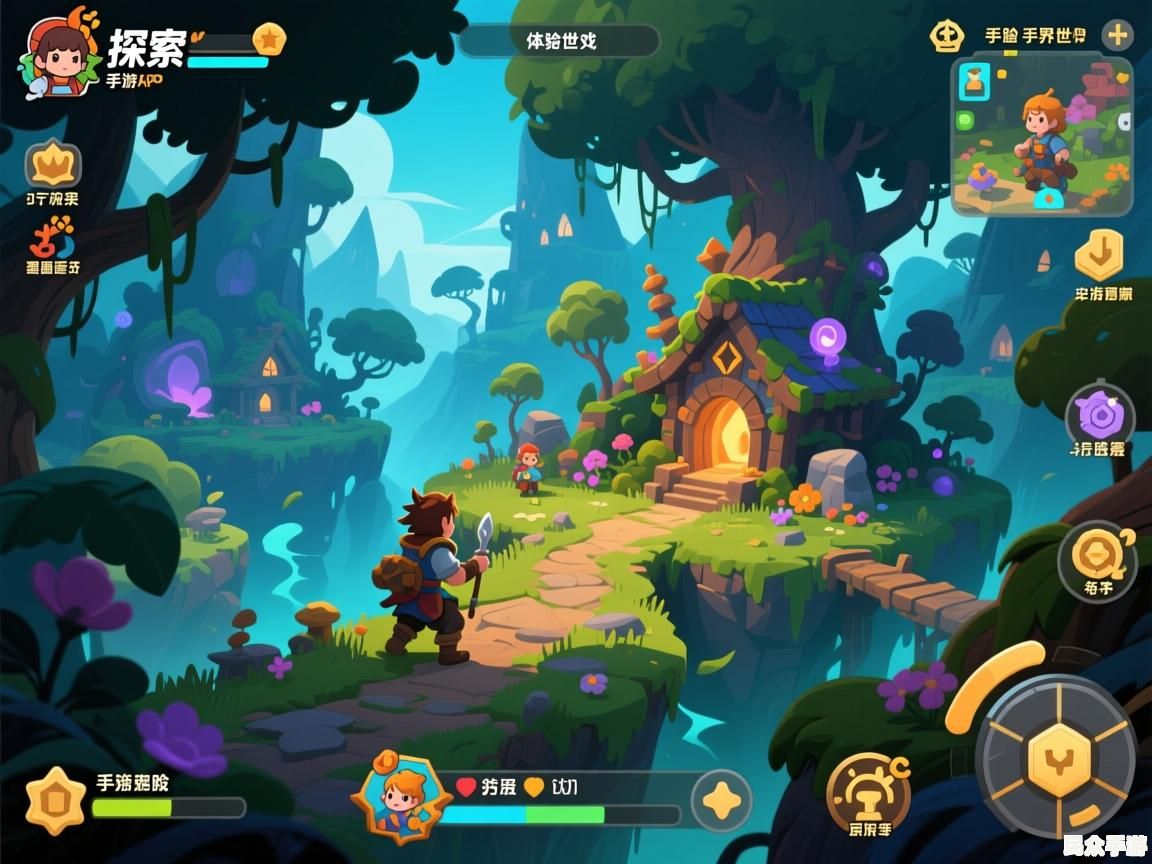Activate the yellow down-arrow hexagon button
Image resolution: width=1152 pixels, height=864 pixels.
pos(1099,256)
